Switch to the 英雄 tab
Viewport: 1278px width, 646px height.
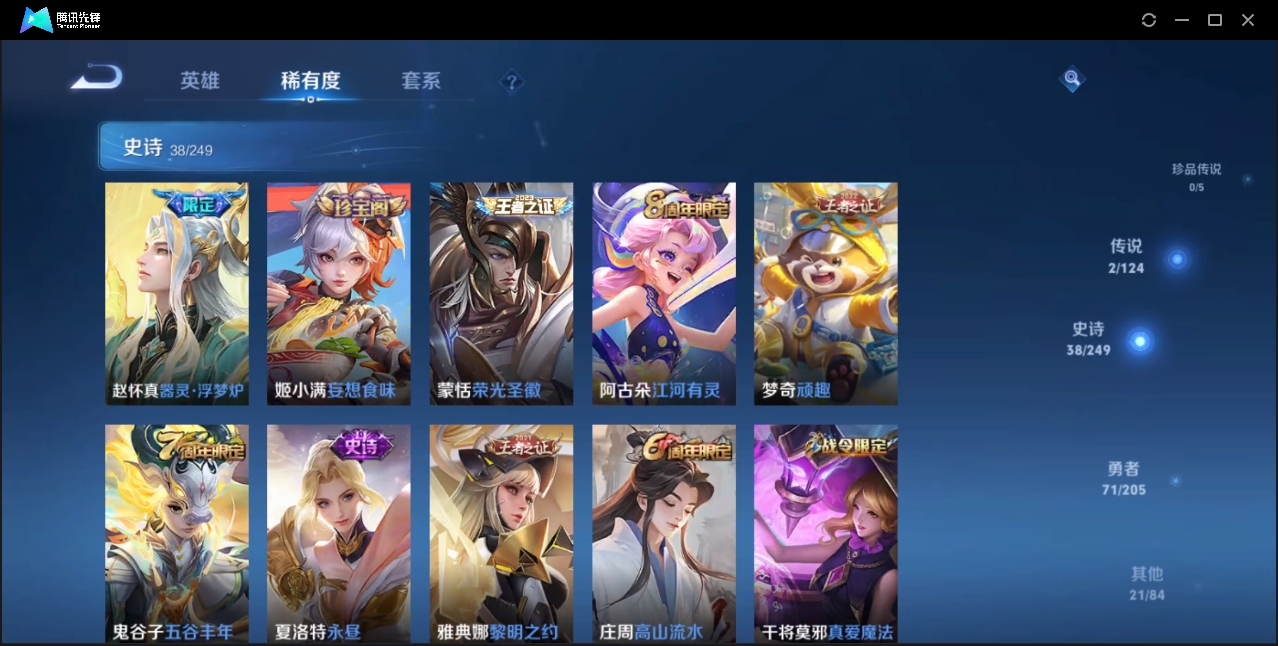pyautogui.click(x=200, y=81)
